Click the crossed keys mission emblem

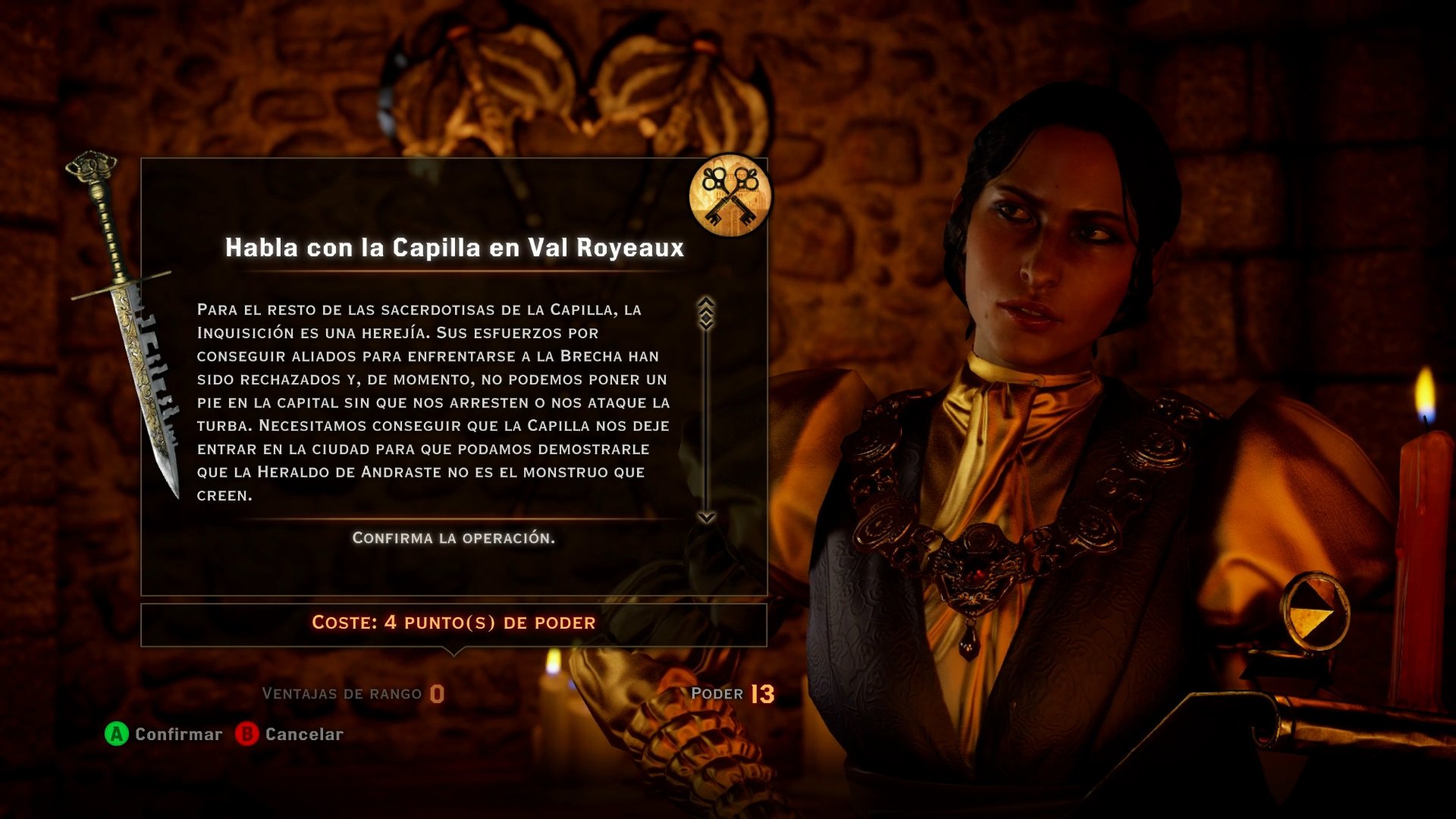730,196
